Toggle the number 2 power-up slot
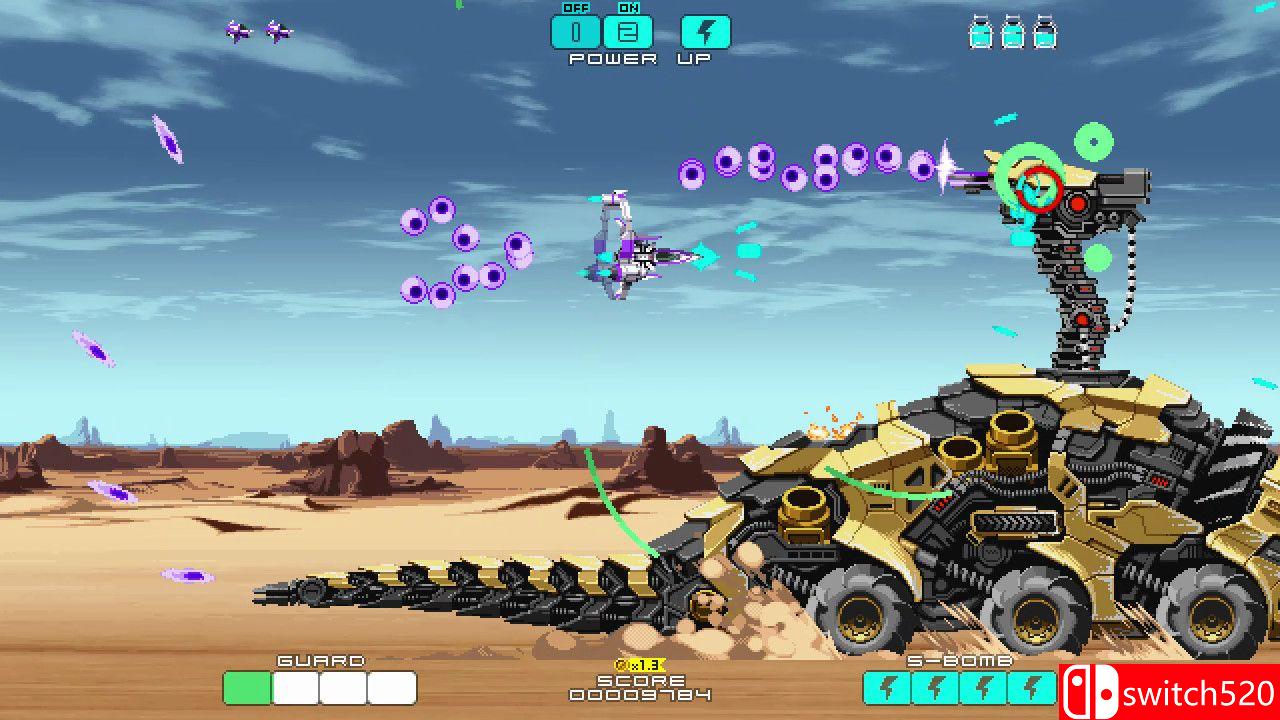1280x720 pixels. click(628, 32)
